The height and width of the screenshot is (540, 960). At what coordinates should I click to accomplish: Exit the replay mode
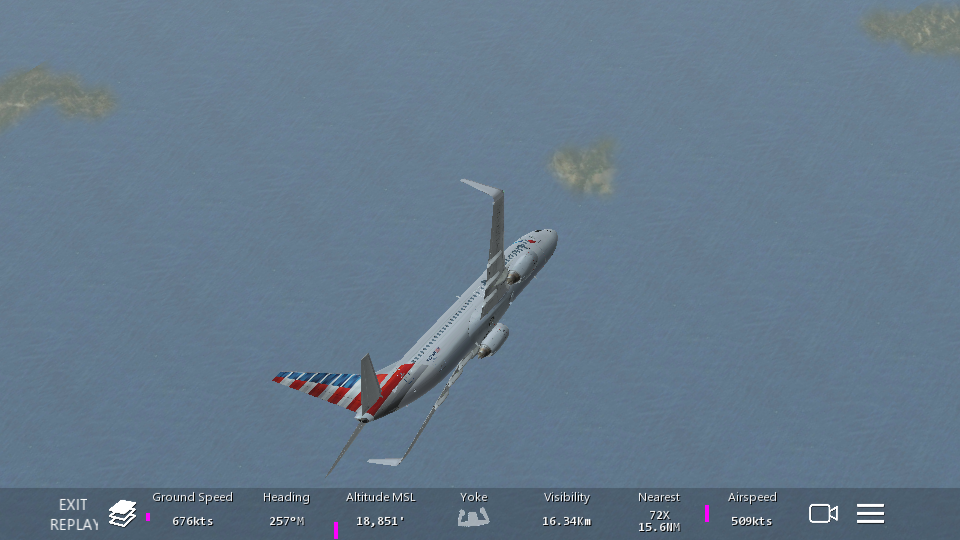click(73, 514)
